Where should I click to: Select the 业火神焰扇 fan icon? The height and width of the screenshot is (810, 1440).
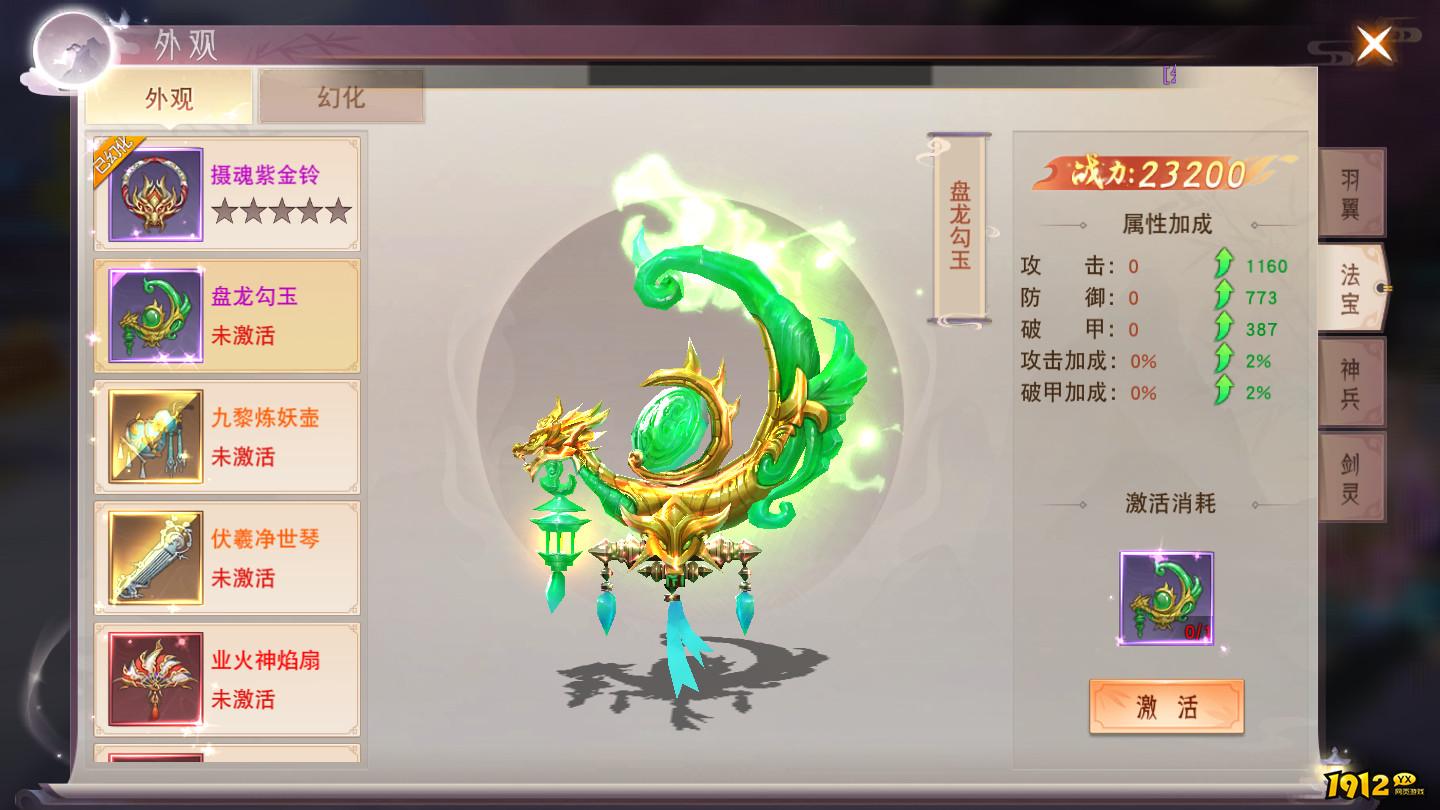157,678
